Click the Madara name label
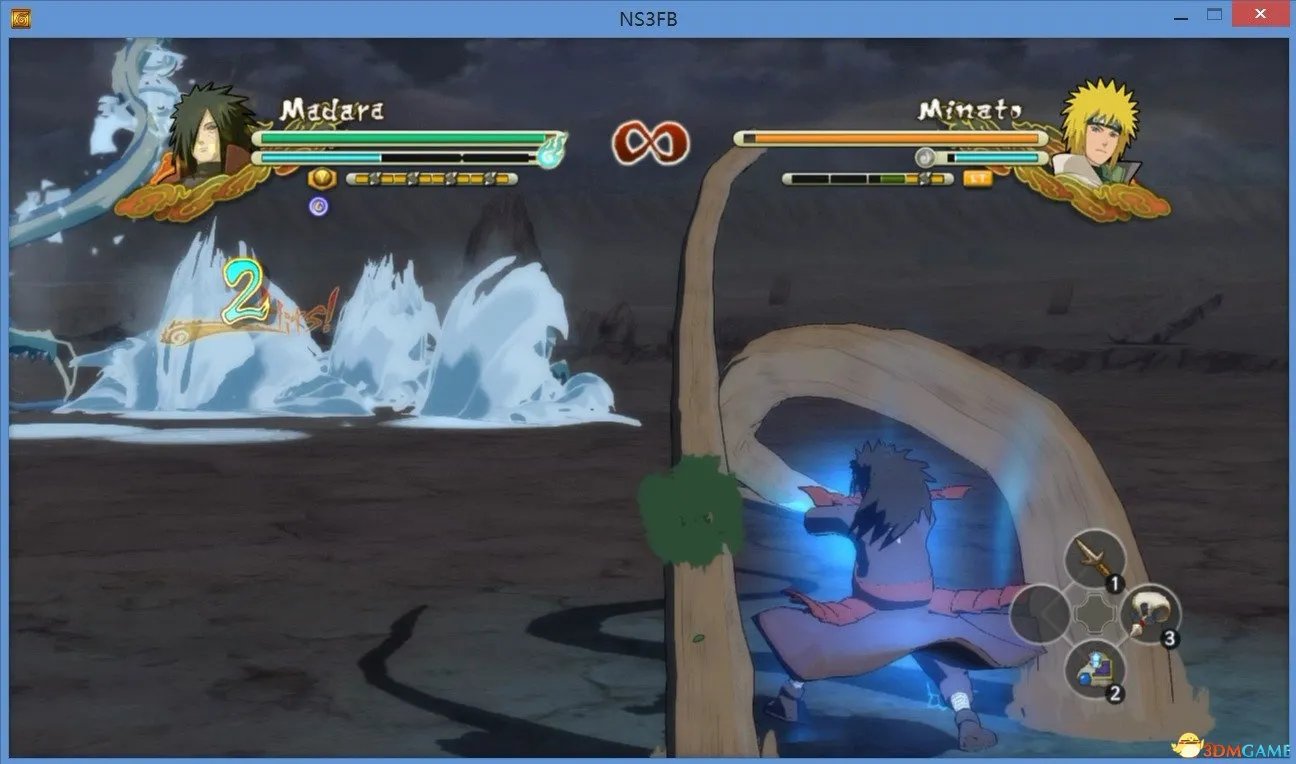The height and width of the screenshot is (764, 1296). click(x=333, y=110)
